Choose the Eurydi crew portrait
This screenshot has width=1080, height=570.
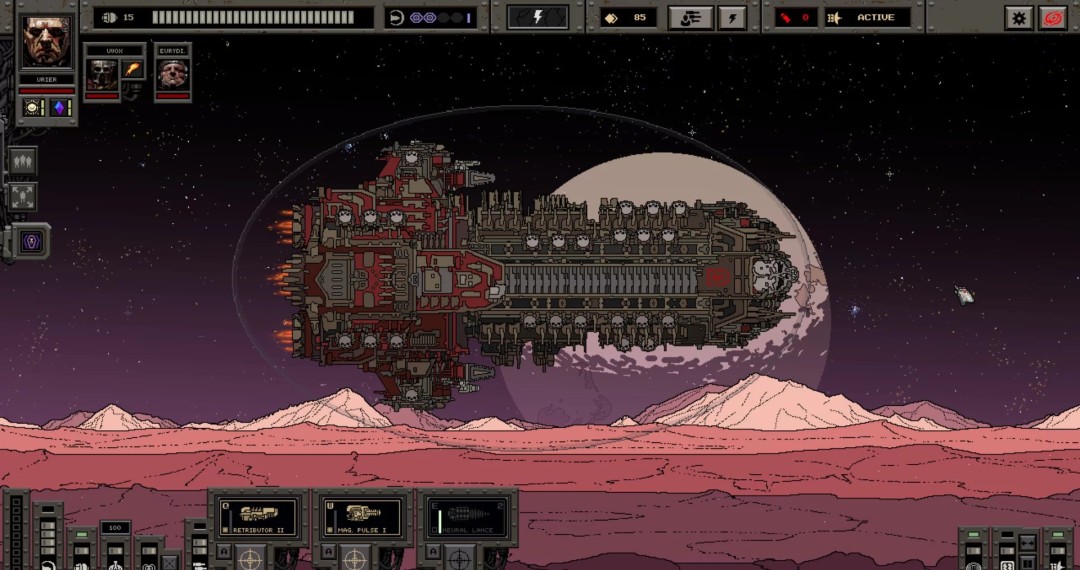click(x=173, y=73)
